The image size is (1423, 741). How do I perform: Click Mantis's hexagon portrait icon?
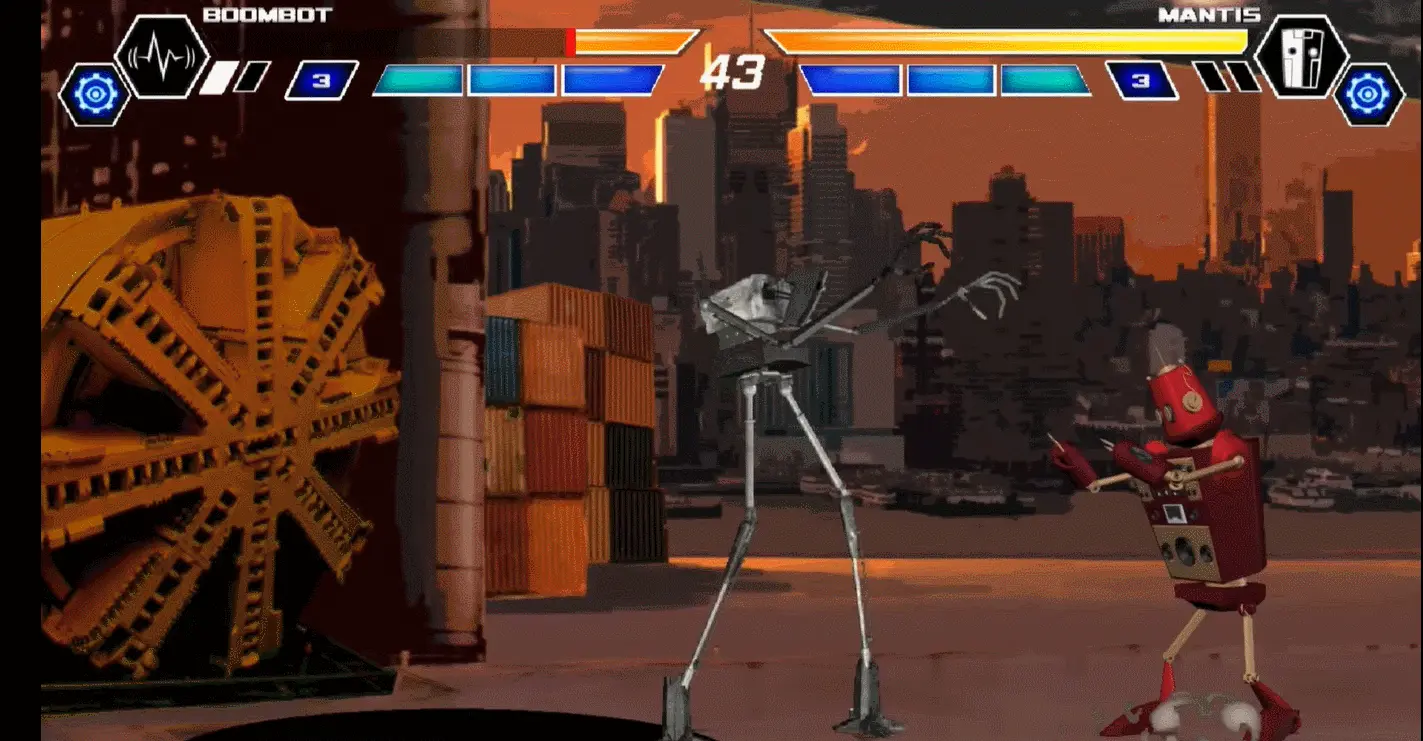[1301, 56]
